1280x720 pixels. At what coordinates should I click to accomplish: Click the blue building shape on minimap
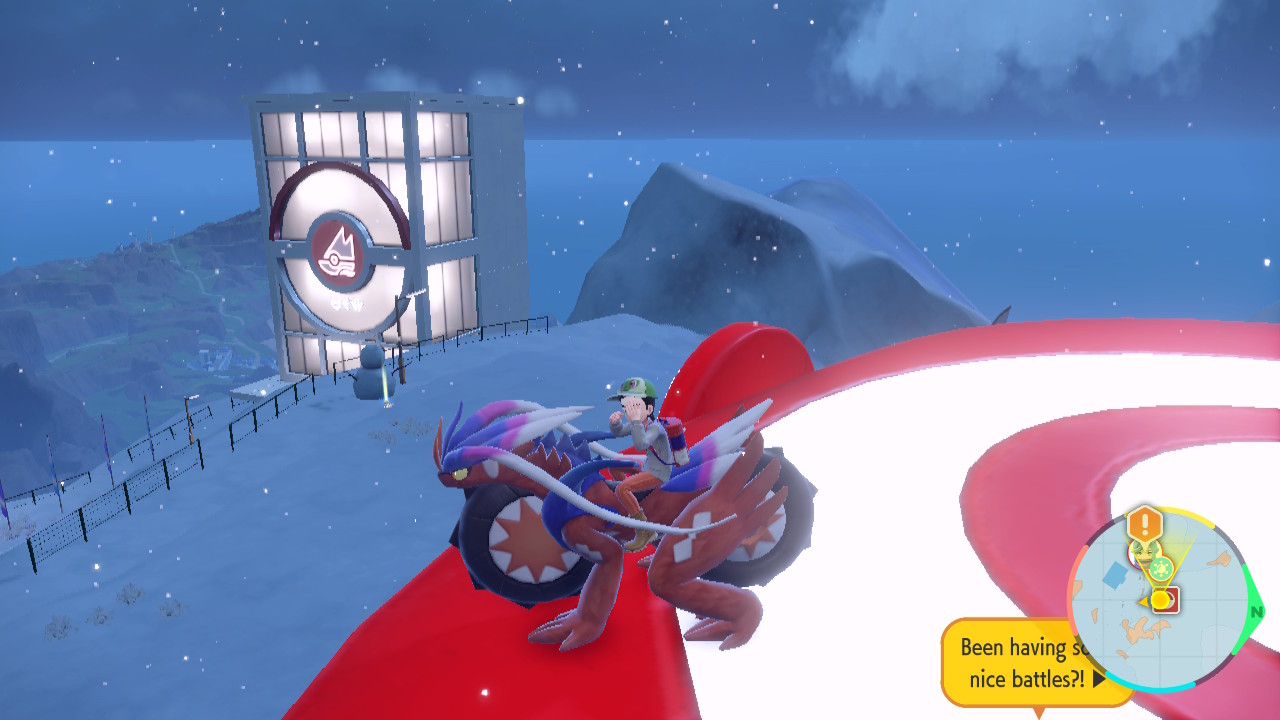tap(1114, 575)
